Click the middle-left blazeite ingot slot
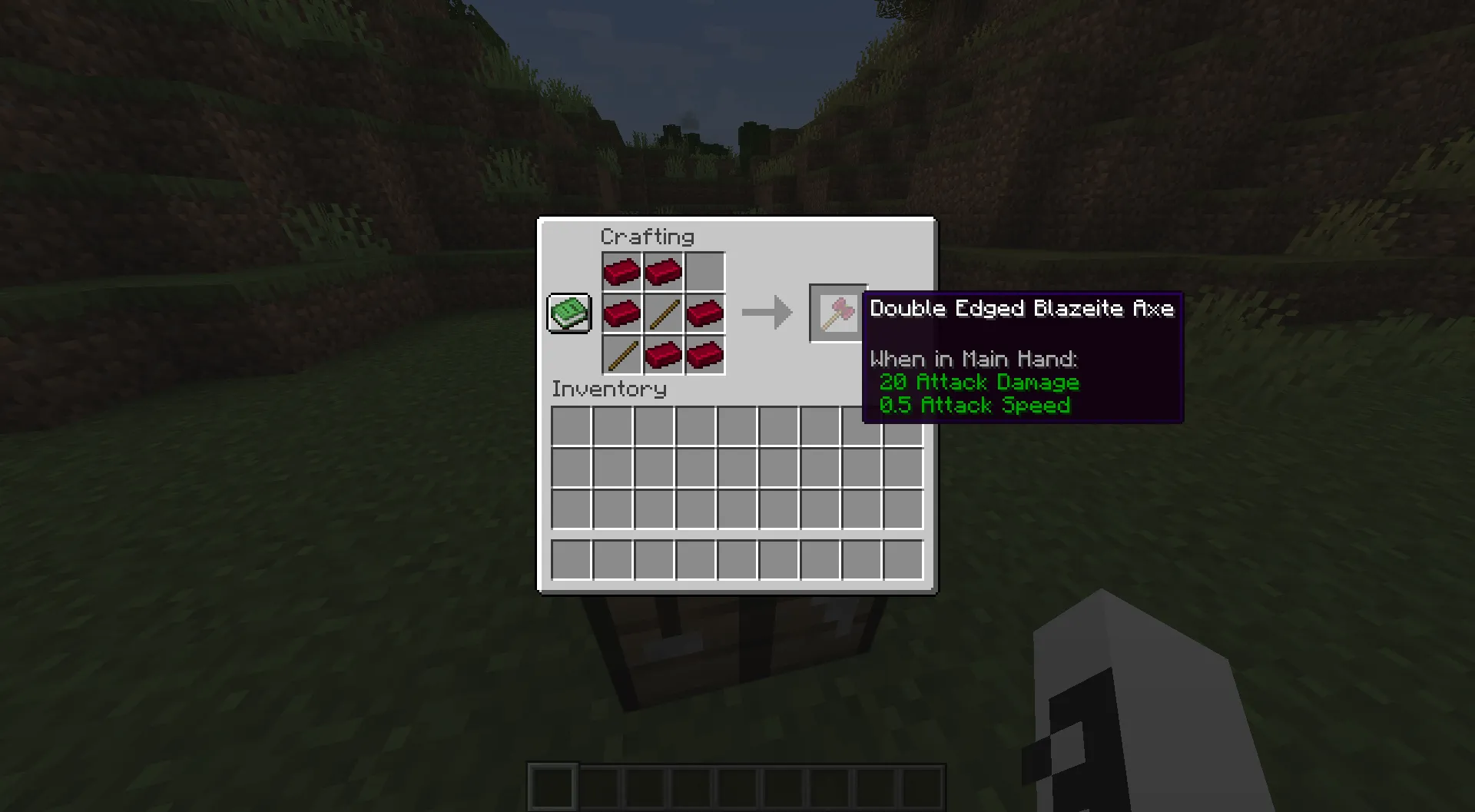Screen dimensions: 1475x812 click(x=622, y=313)
